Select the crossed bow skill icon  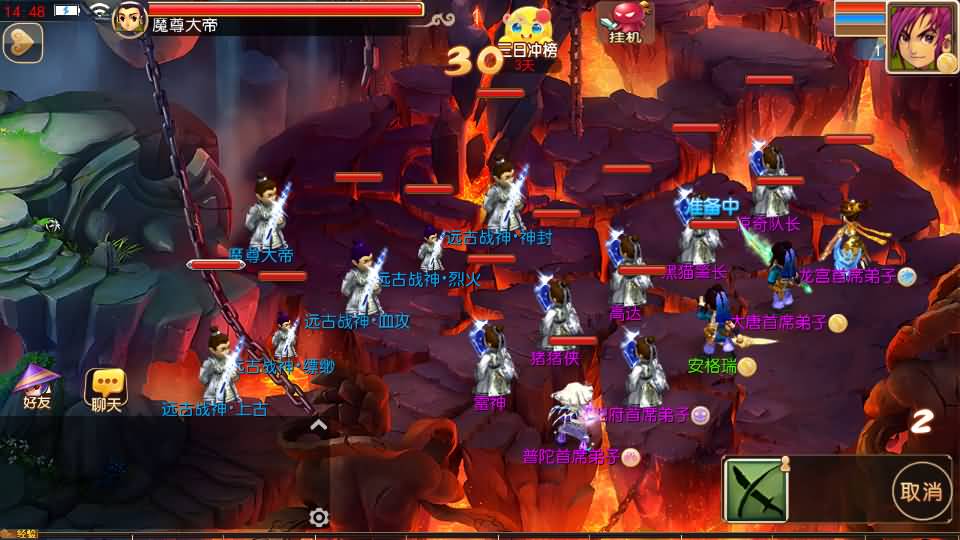pos(756,490)
